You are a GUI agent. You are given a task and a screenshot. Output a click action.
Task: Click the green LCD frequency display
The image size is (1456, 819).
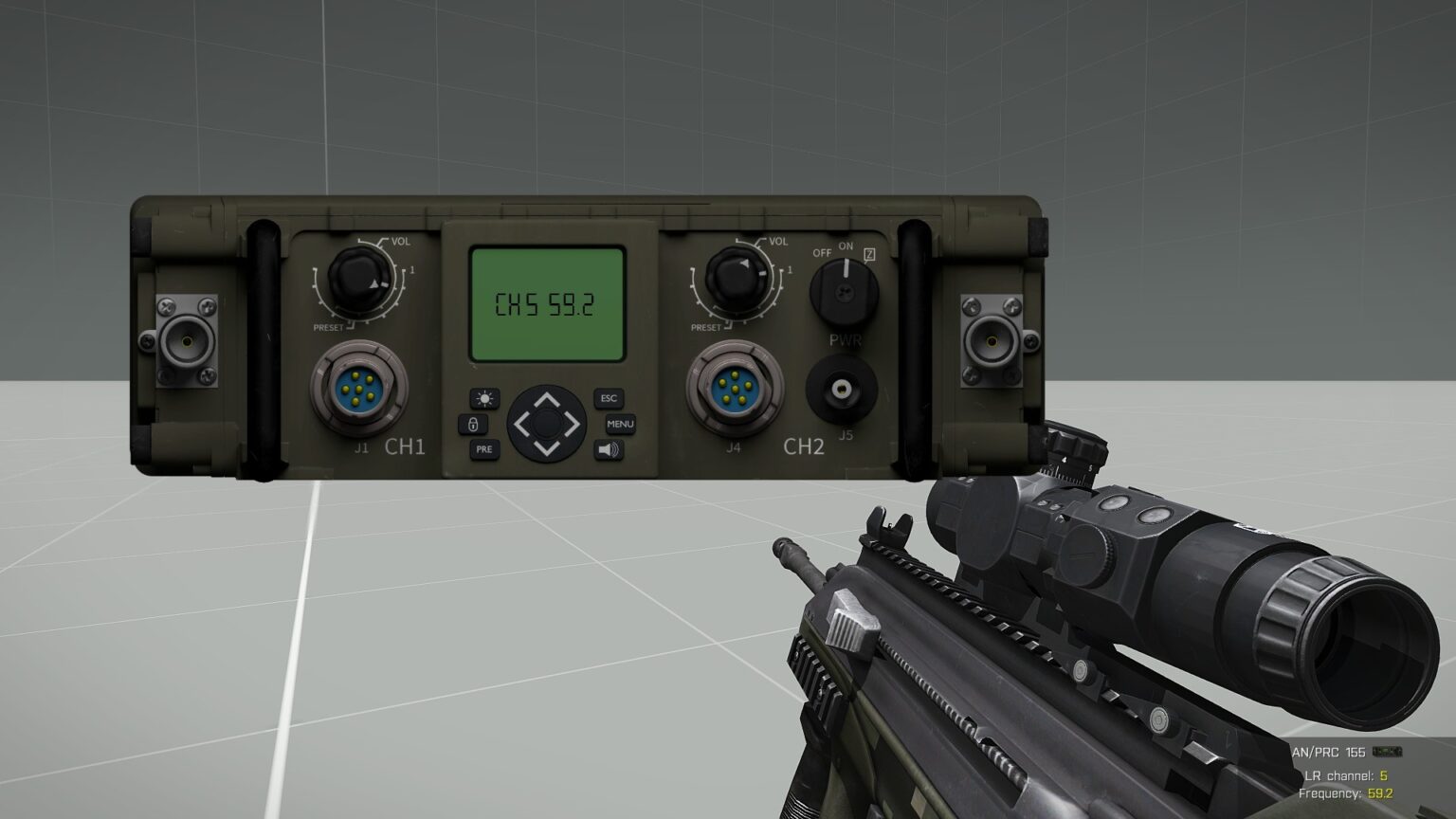click(547, 304)
